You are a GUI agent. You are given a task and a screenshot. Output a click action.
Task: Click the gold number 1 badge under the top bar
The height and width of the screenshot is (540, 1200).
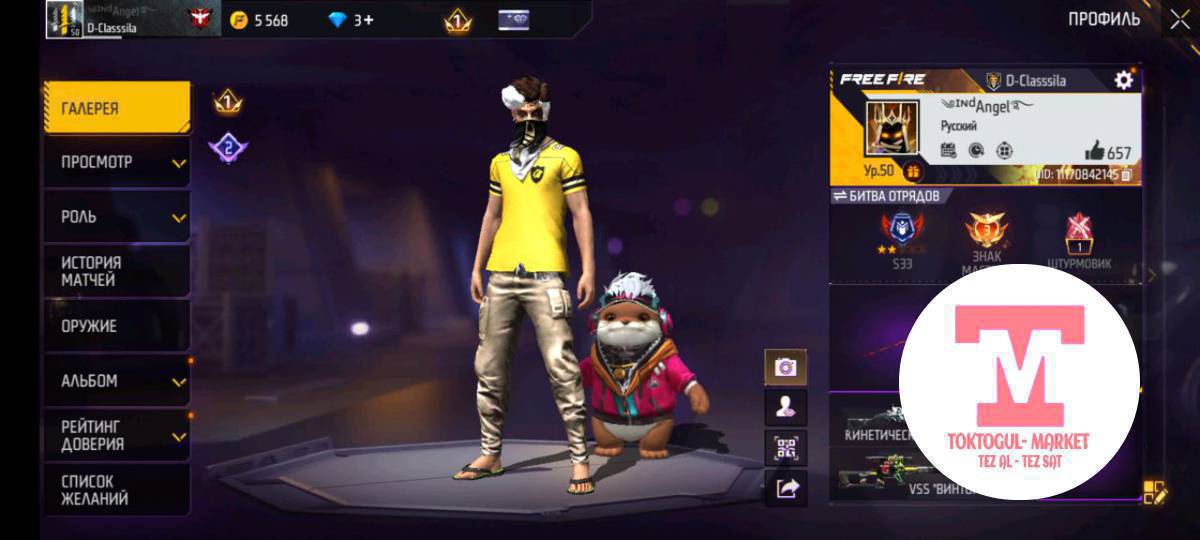pos(228,101)
